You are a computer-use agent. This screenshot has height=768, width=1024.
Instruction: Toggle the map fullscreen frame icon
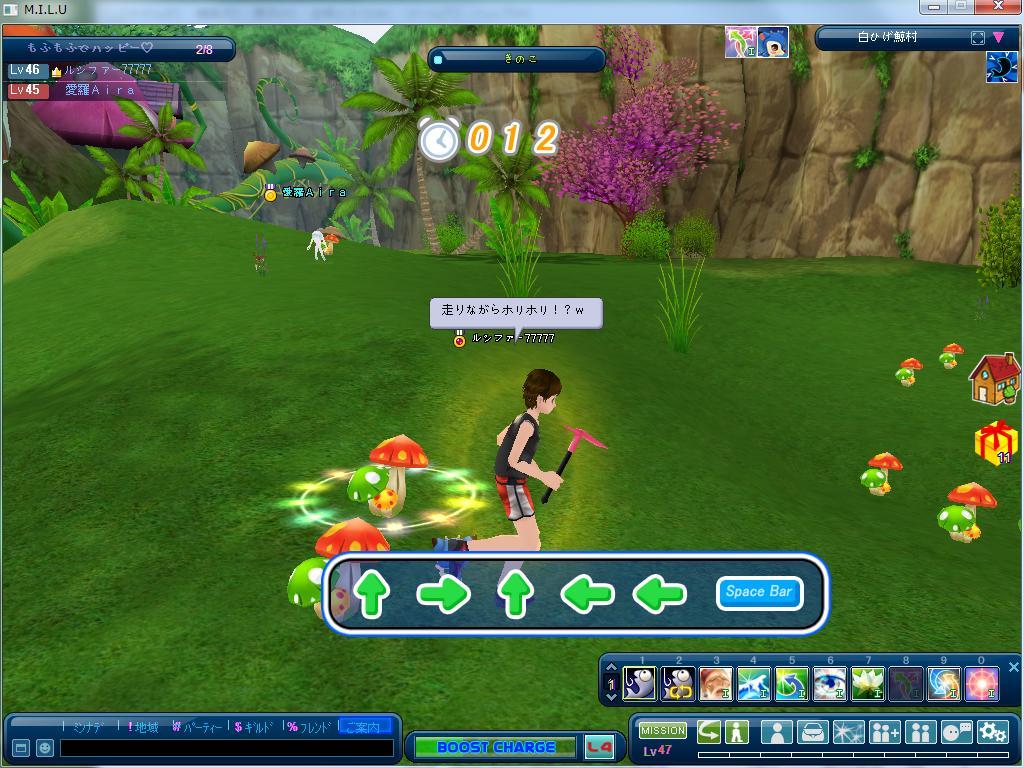[977, 38]
